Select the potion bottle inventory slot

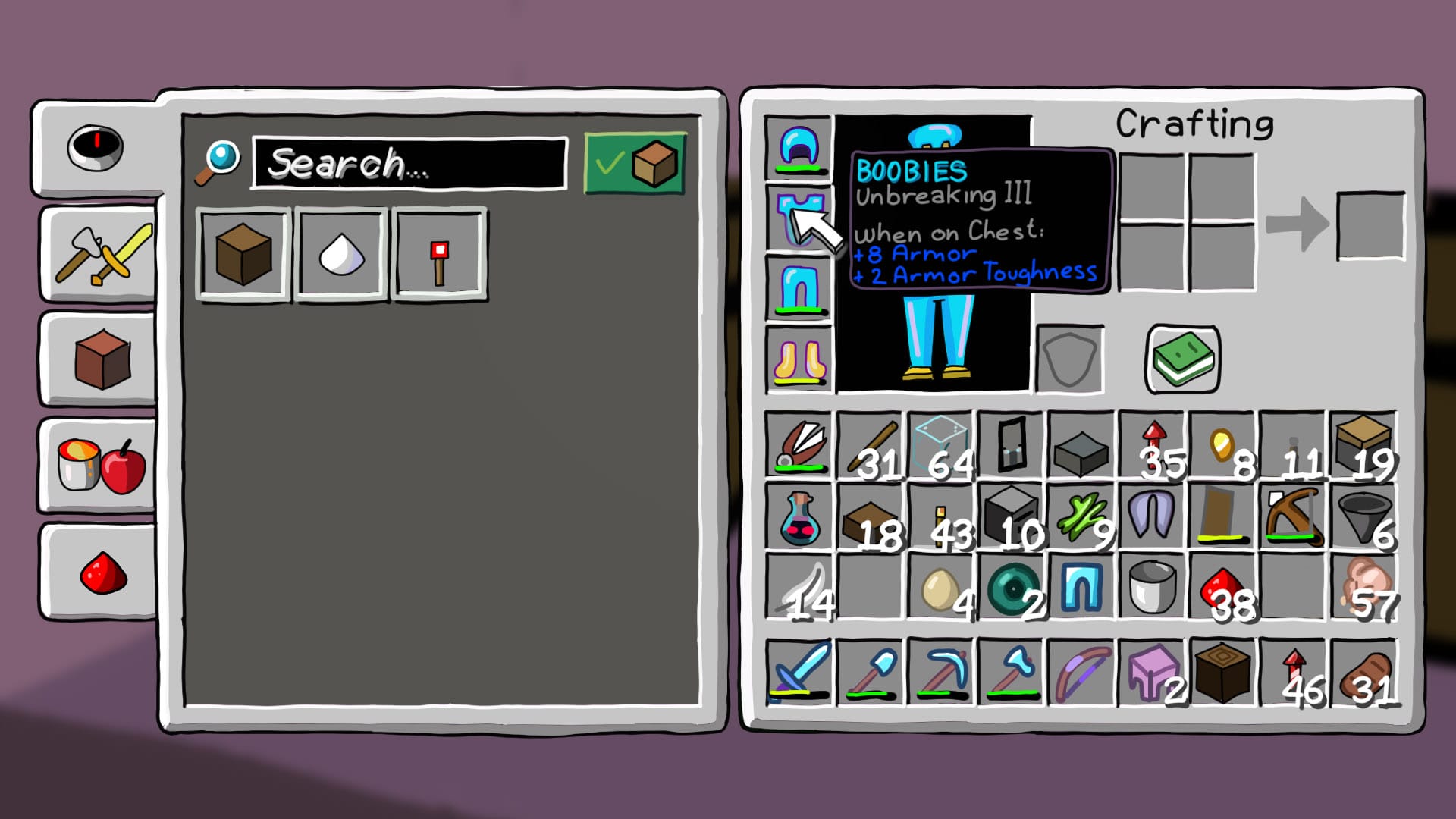click(x=799, y=517)
